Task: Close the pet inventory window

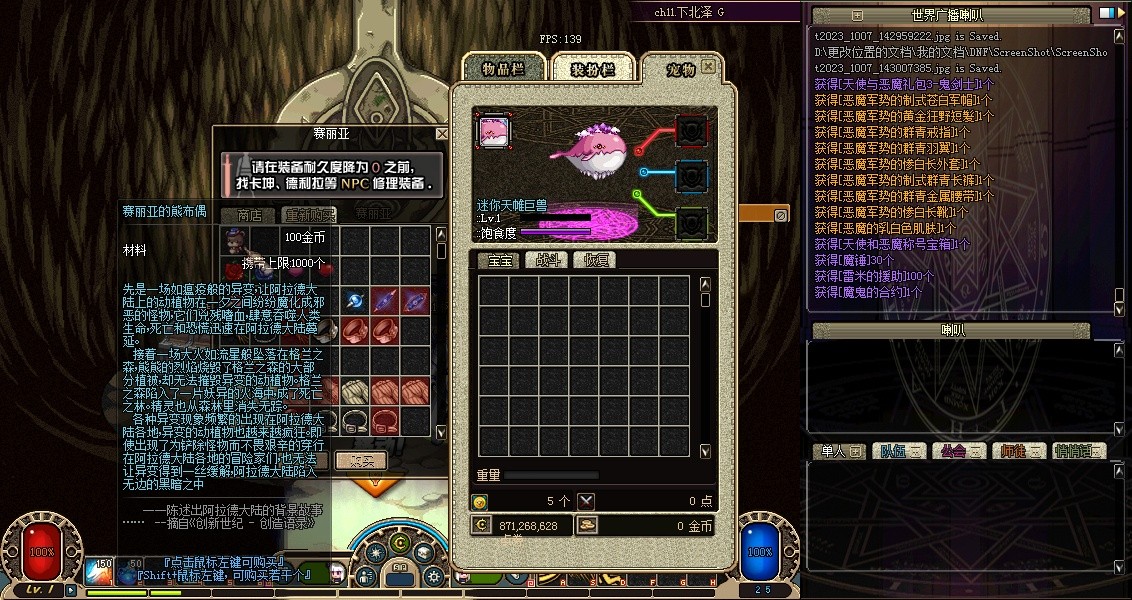Action: coord(708,67)
